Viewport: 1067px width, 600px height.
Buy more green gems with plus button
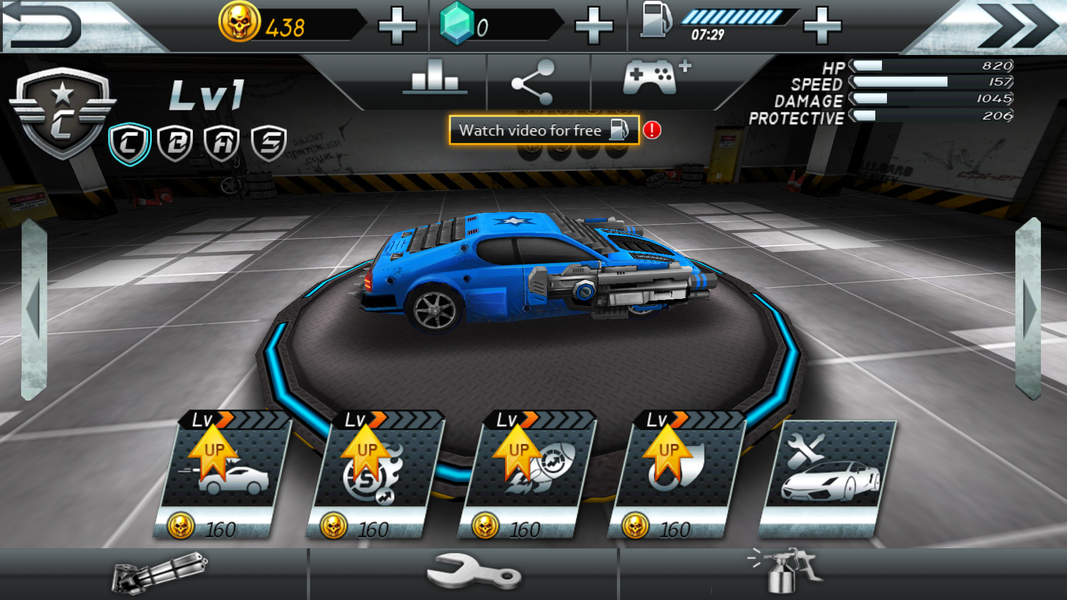tap(594, 26)
